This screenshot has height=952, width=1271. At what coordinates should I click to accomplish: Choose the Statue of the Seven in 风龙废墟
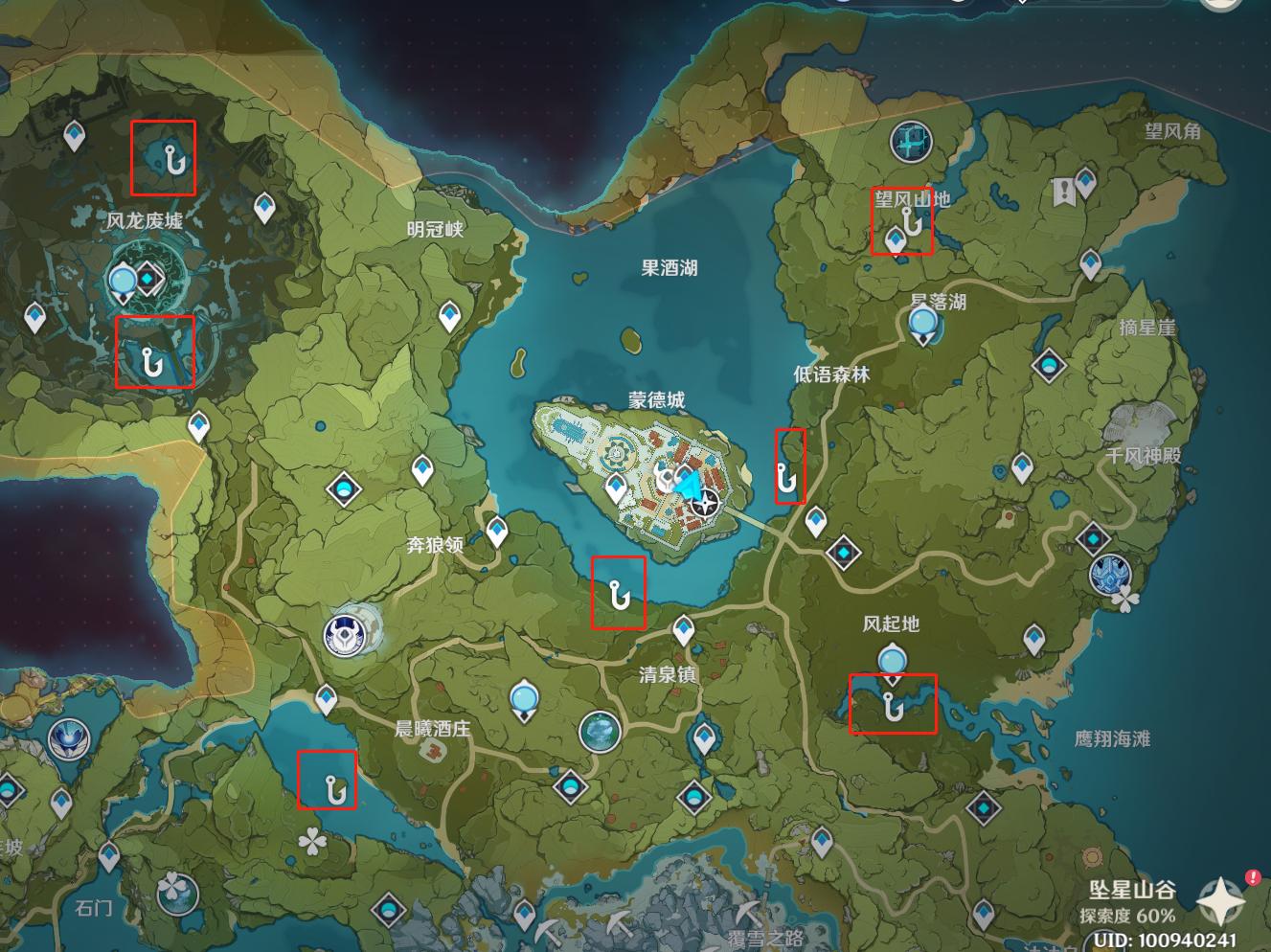click(x=124, y=282)
